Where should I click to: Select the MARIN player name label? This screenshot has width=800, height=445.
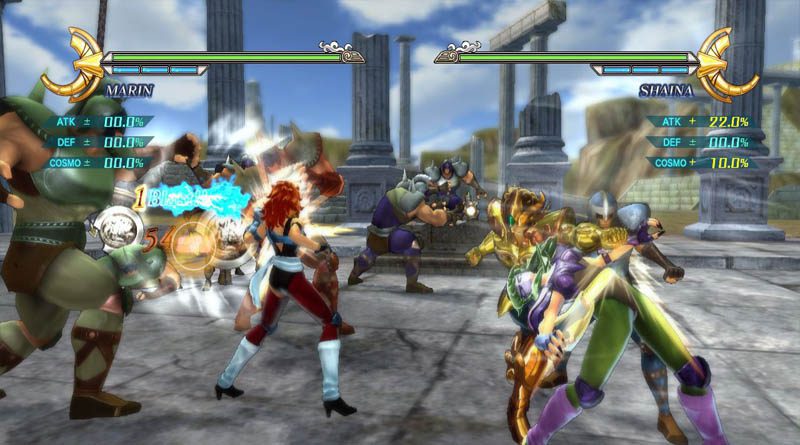pyautogui.click(x=125, y=89)
